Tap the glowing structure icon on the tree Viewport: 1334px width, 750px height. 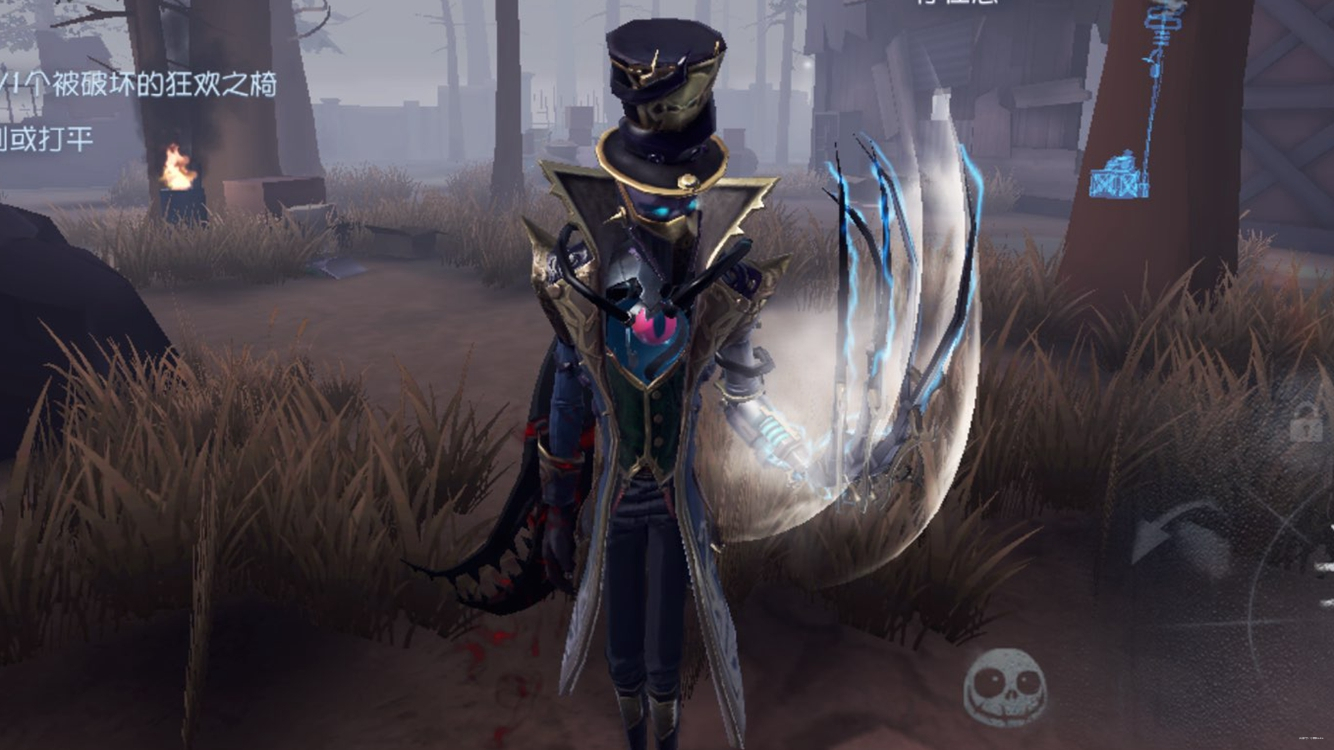click(x=1120, y=175)
